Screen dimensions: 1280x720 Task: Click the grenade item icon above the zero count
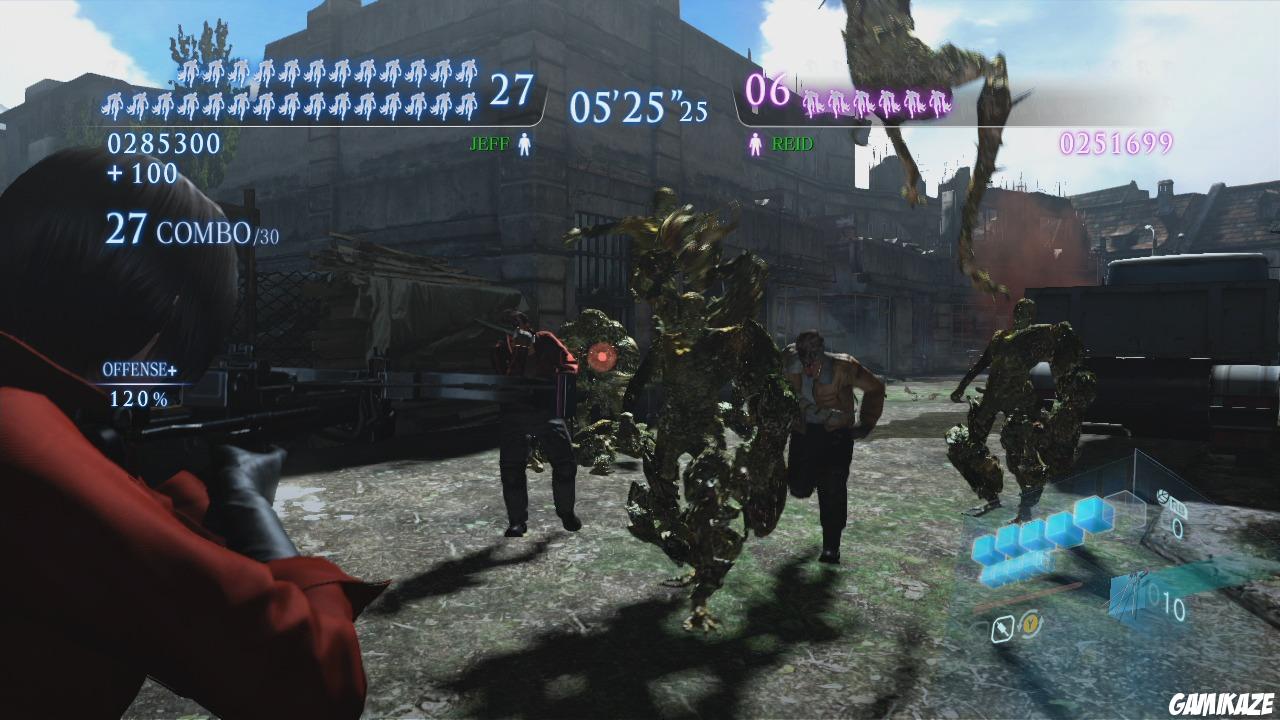1163,495
